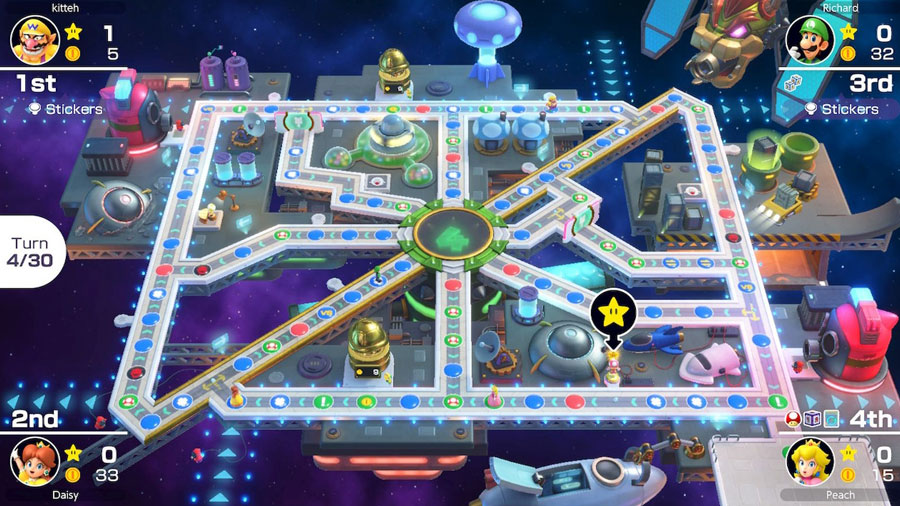This screenshot has height=506, width=900.
Task: Choose the red mushroom item in Peach's inventory
Action: 795,421
